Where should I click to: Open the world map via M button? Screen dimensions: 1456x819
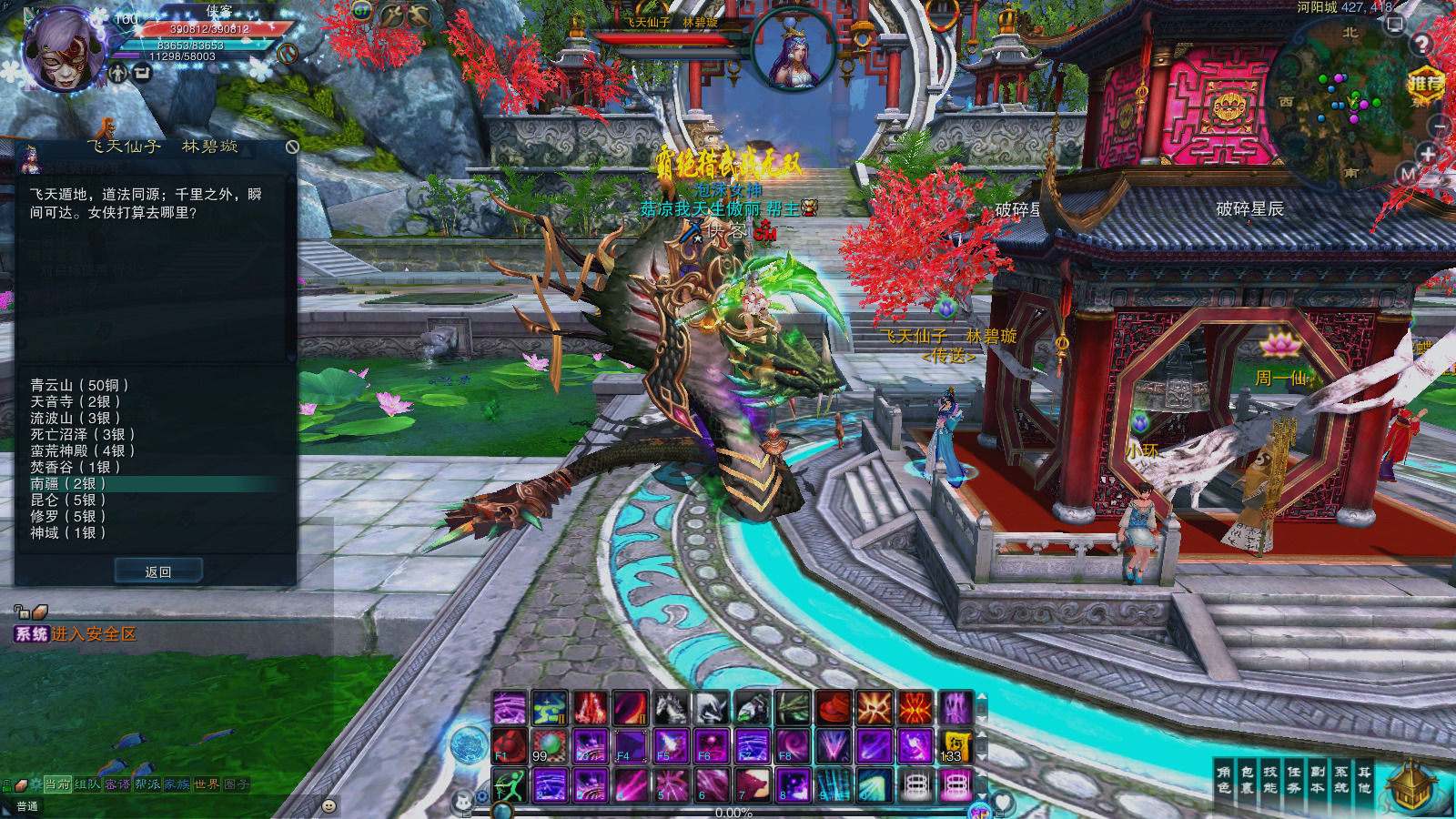1408,174
